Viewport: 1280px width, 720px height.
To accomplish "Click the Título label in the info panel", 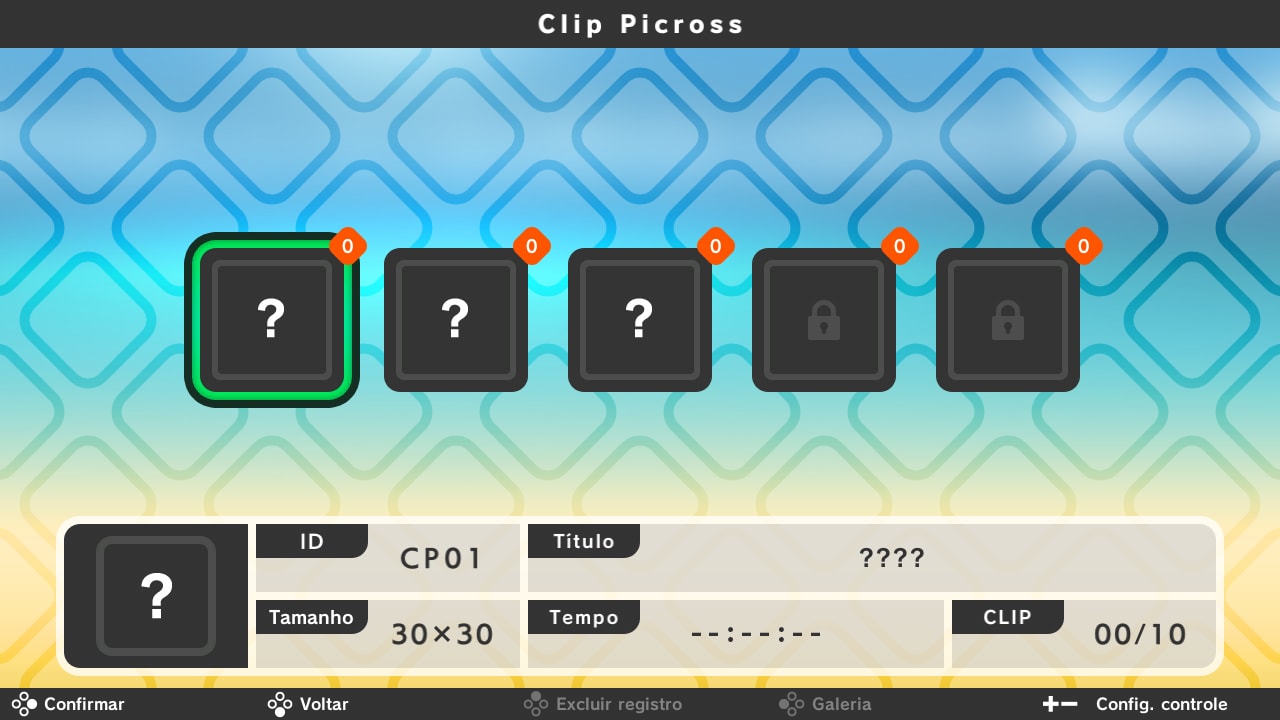I will pos(584,541).
